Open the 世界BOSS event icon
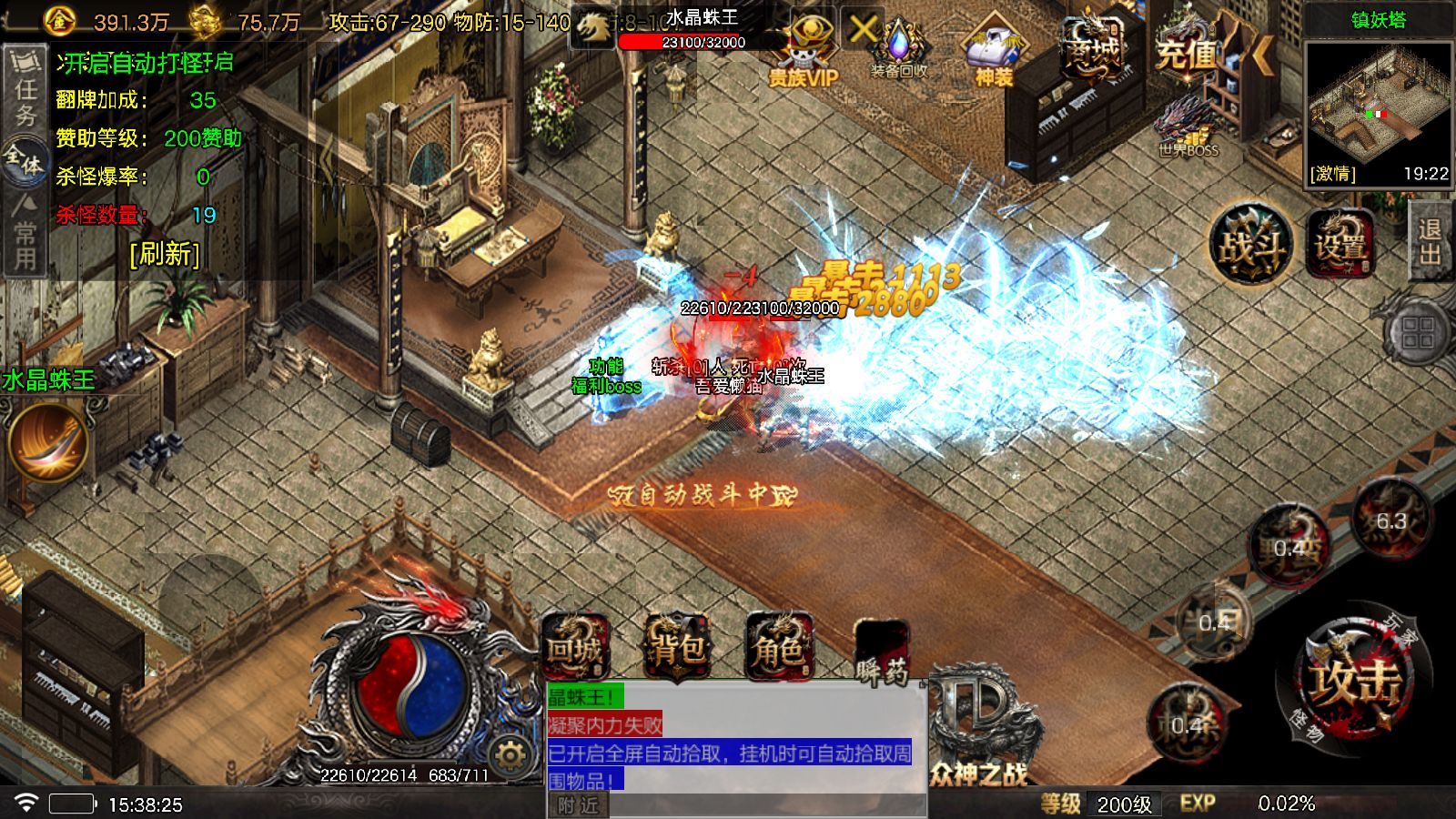The image size is (1456, 819). (1188, 129)
